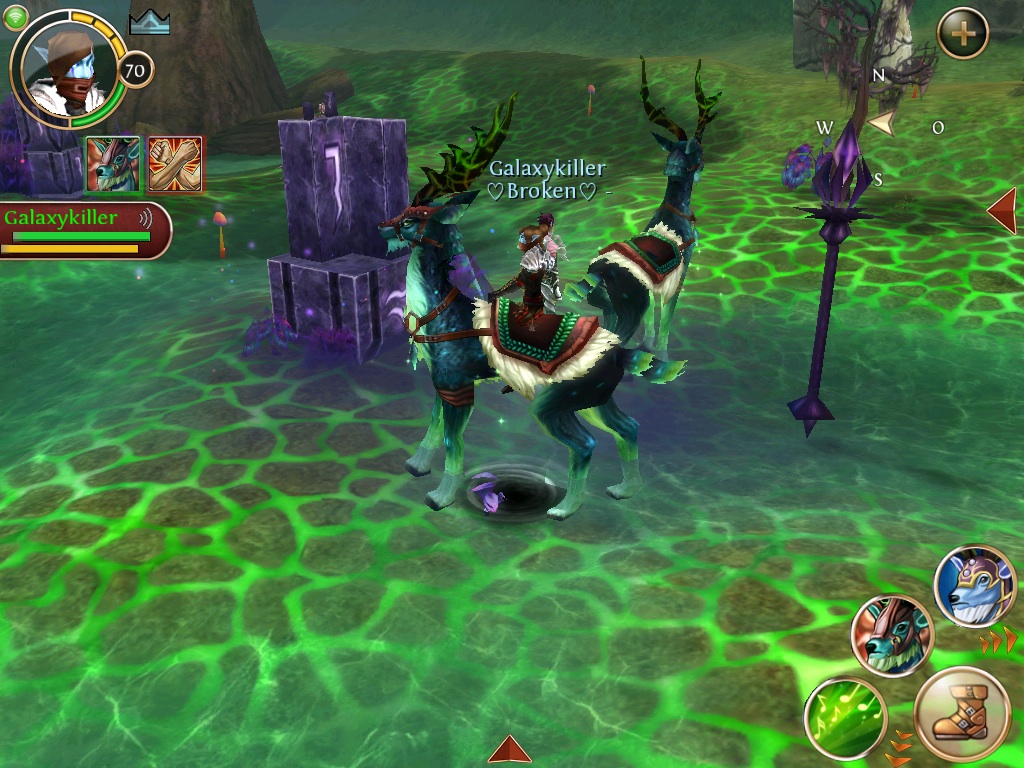1024x768 pixels.
Task: Open the gold plus menu button
Action: pos(963,34)
